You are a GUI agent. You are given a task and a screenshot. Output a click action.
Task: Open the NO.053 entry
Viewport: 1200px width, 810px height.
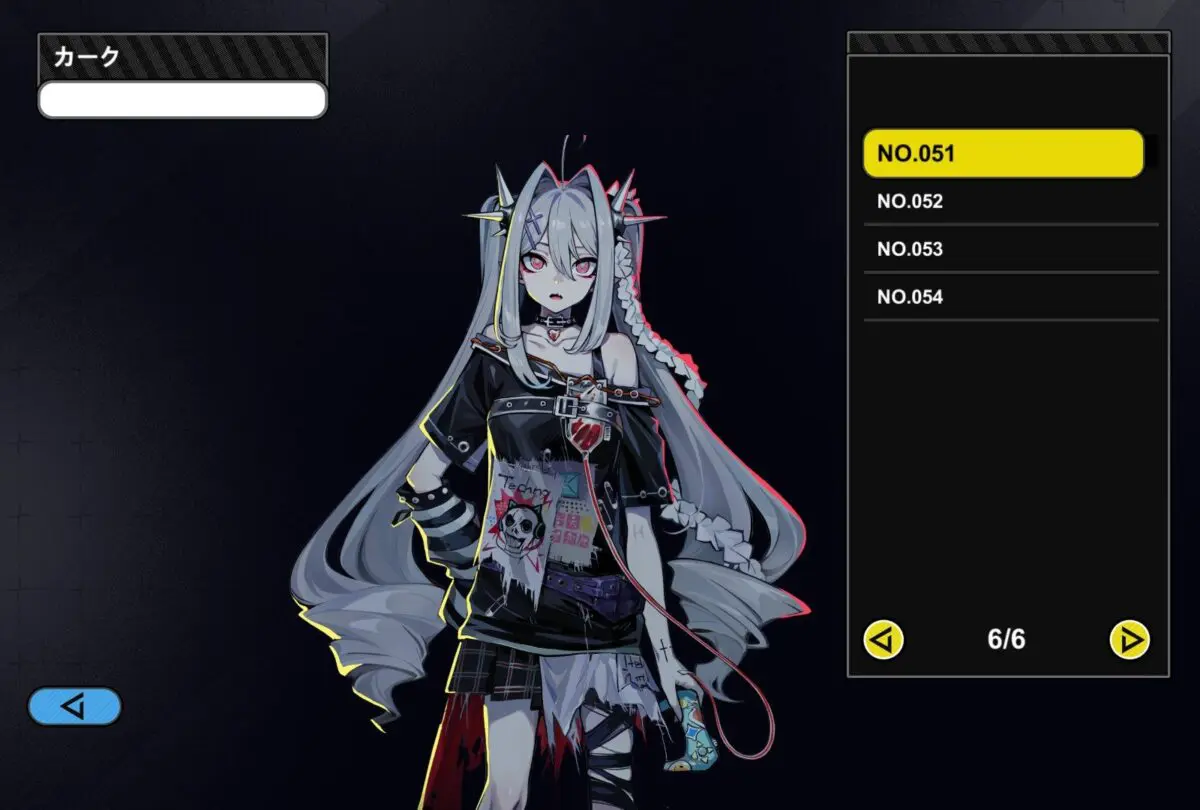(x=1010, y=249)
